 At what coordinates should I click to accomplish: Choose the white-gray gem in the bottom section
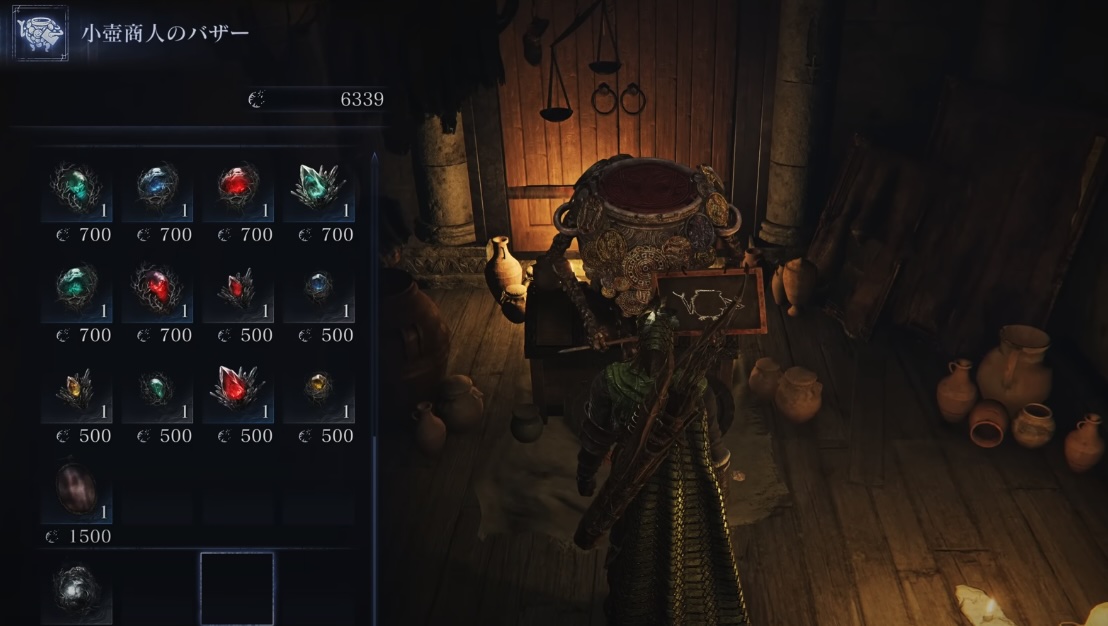[76, 588]
